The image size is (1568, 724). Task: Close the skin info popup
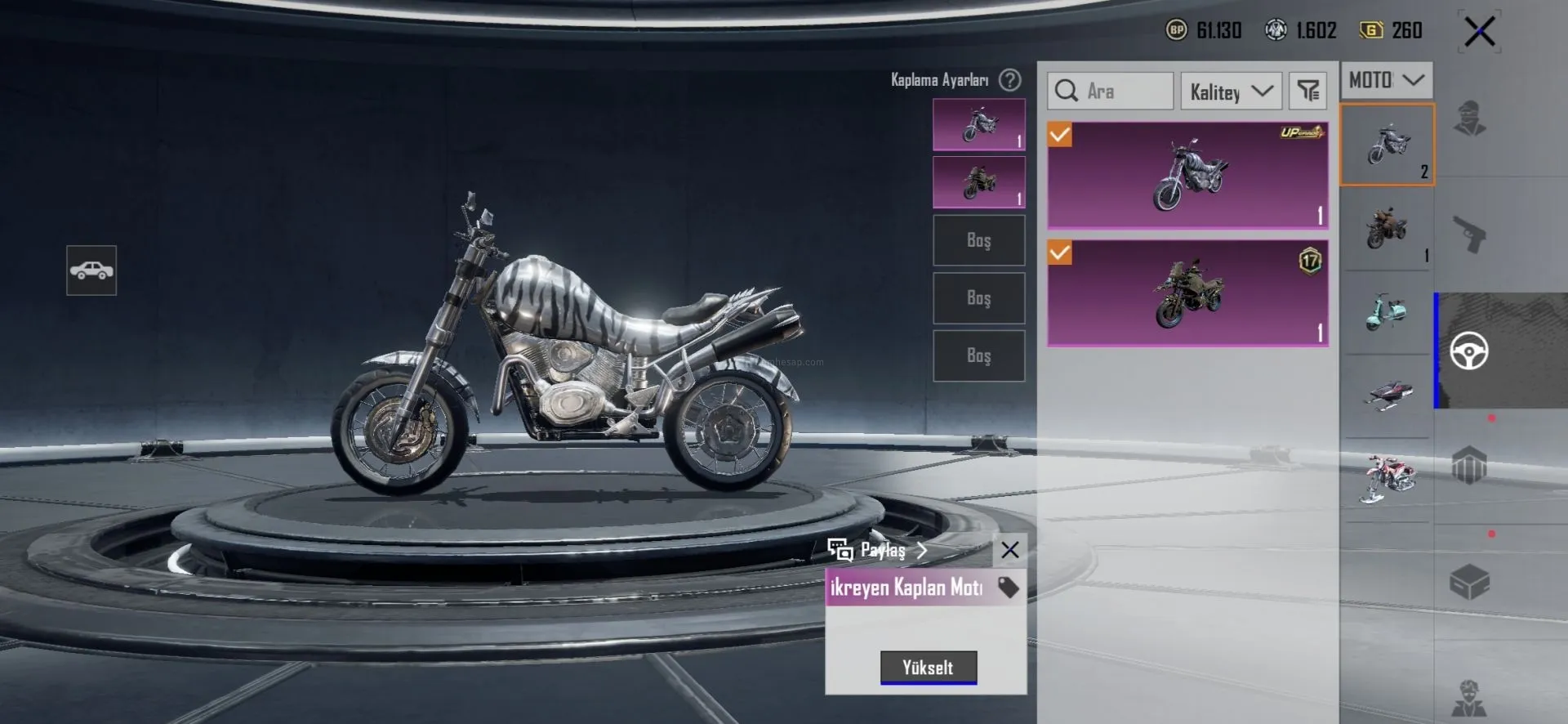coord(1009,550)
